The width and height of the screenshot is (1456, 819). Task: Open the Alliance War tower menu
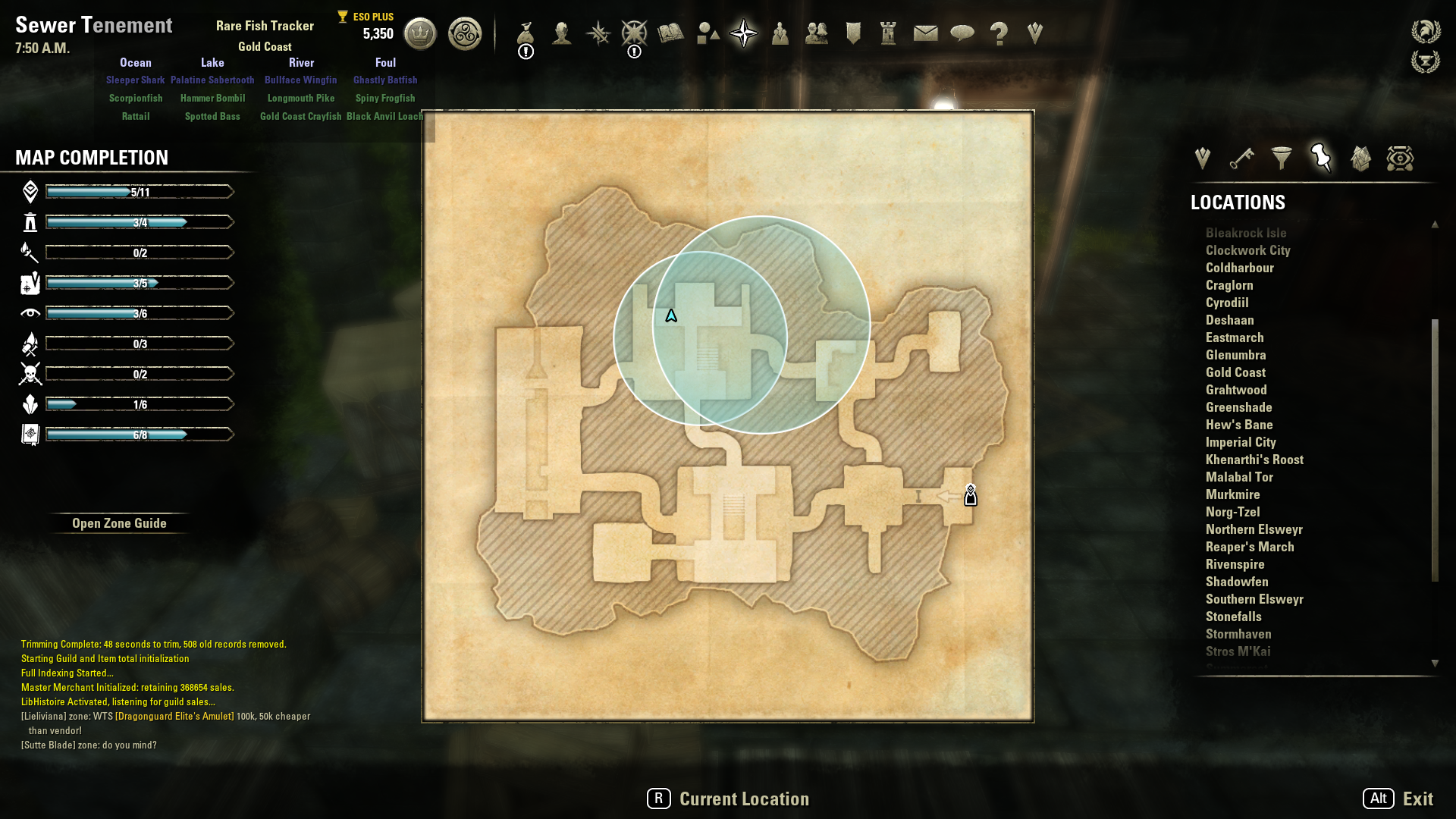(x=888, y=33)
